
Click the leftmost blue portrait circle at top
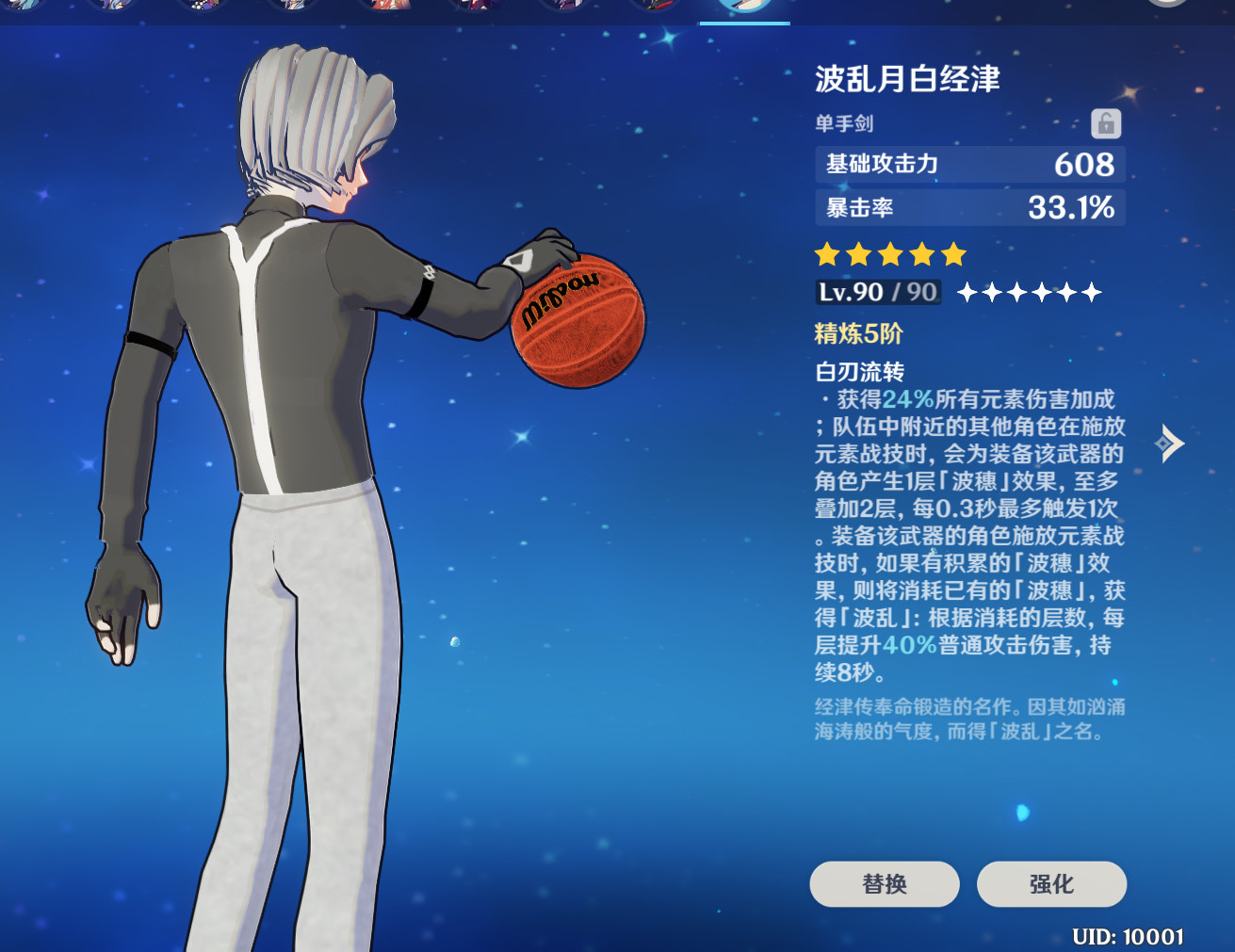(x=25, y=9)
